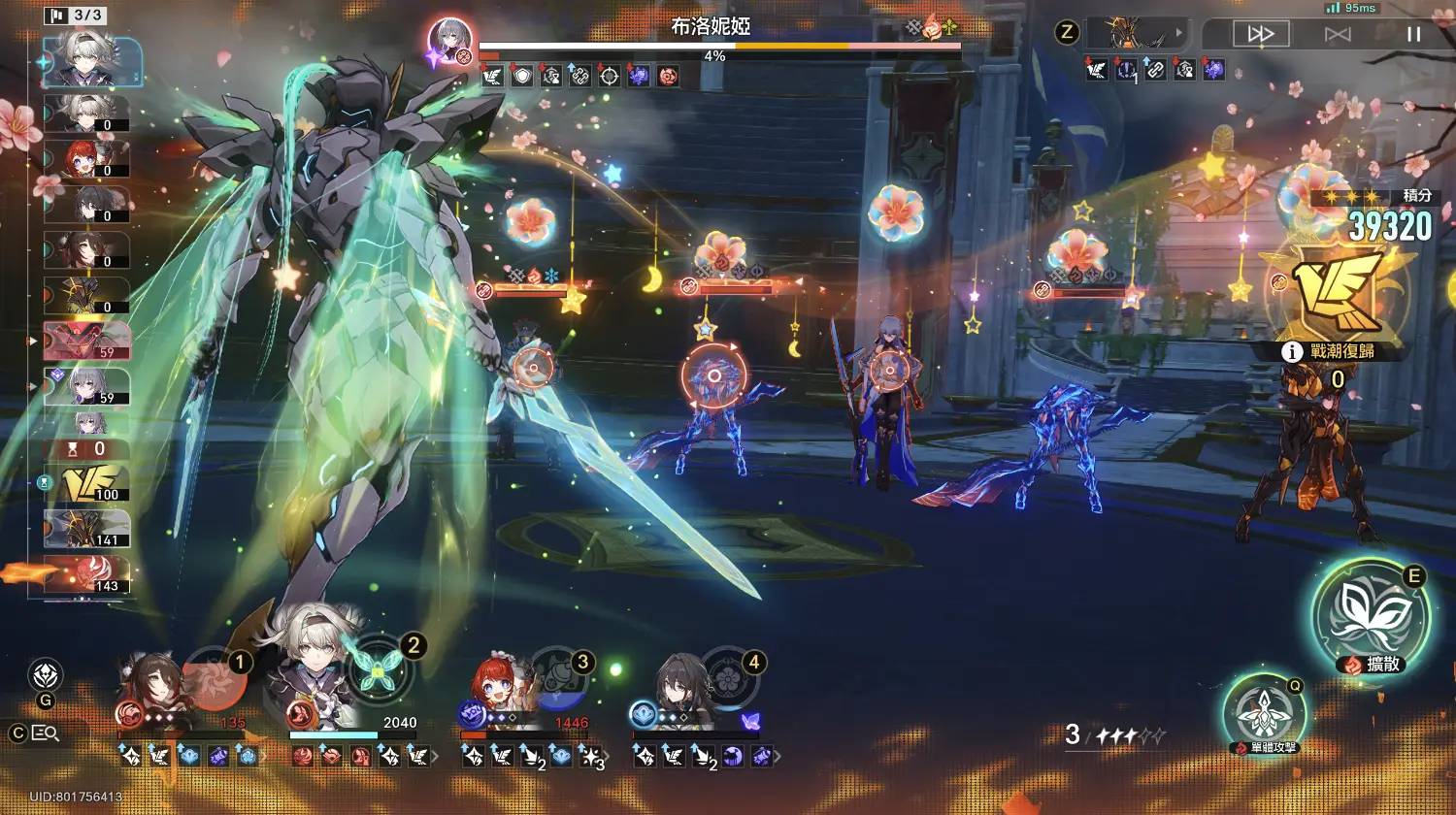
Task: Click the round emblem icon above G
Action: click(46, 675)
